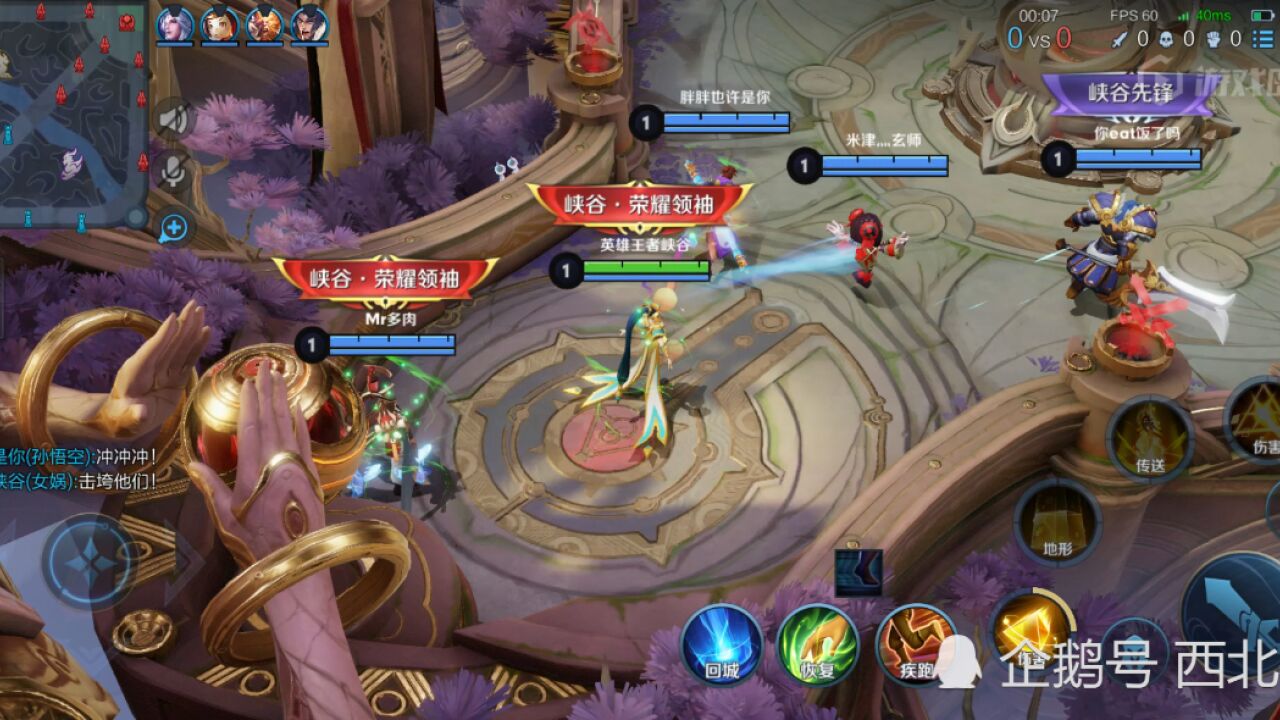Screen dimensions: 1280x720
Task: Cast the 地形 terrain skill
Action: tap(1057, 522)
